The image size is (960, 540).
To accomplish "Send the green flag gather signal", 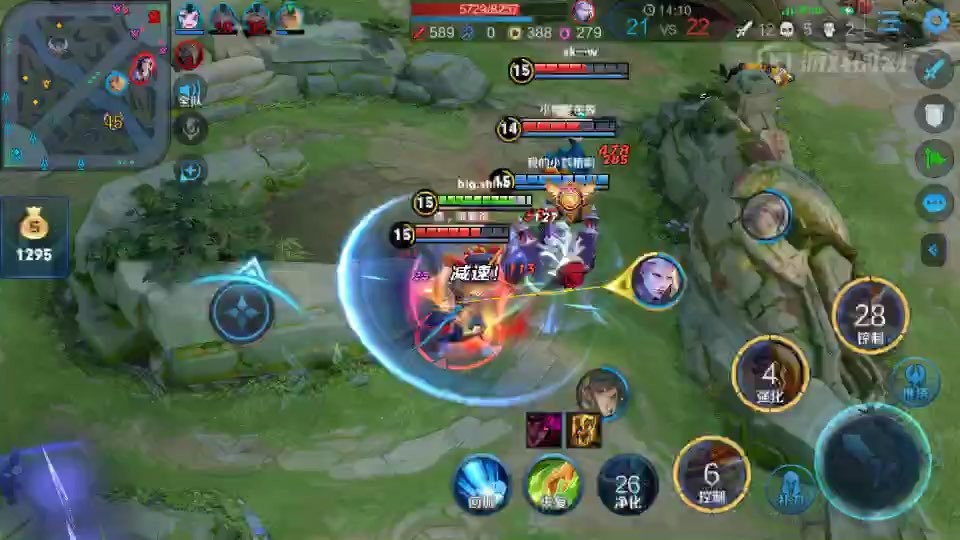I will (934, 159).
